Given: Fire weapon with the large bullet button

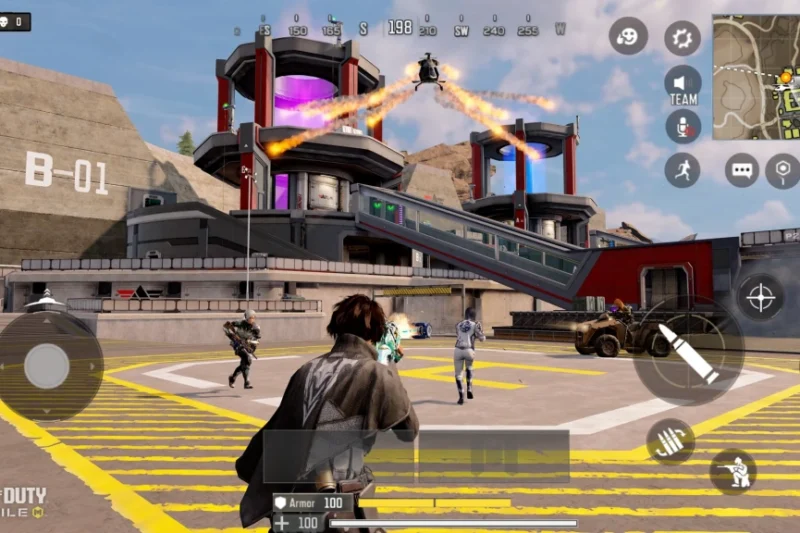Looking at the screenshot, I should [x=688, y=351].
